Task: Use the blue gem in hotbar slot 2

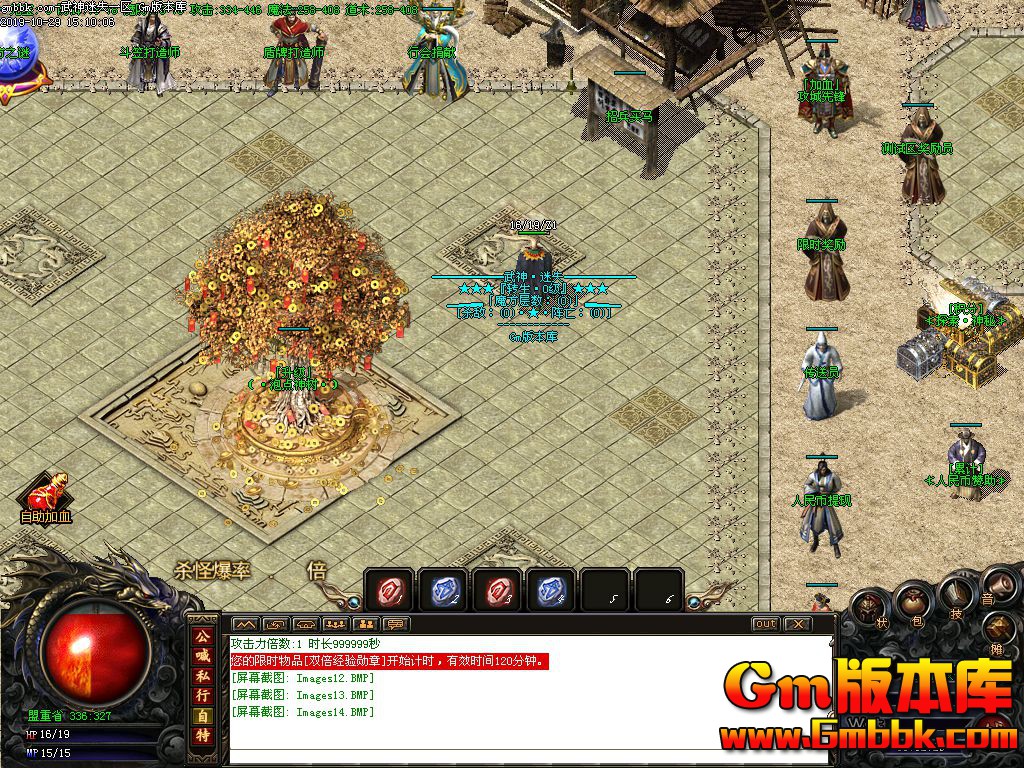Action: click(442, 592)
